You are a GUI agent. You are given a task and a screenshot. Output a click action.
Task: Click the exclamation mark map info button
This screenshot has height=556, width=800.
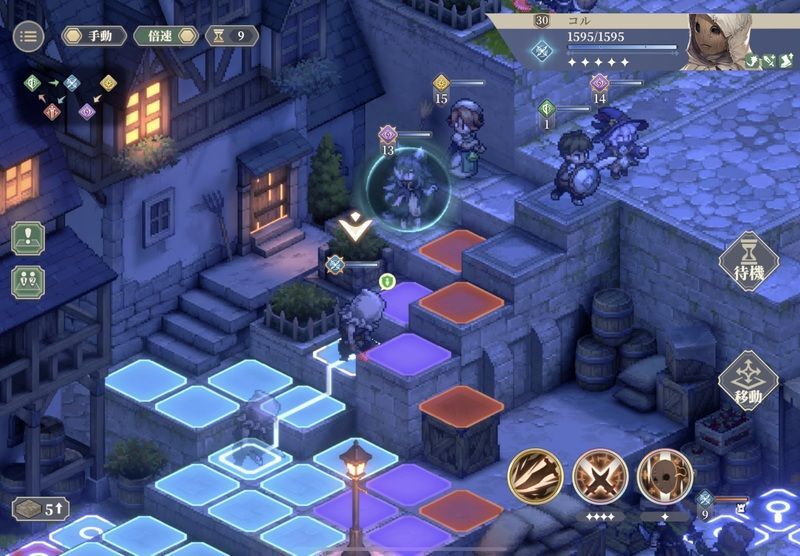(28, 238)
